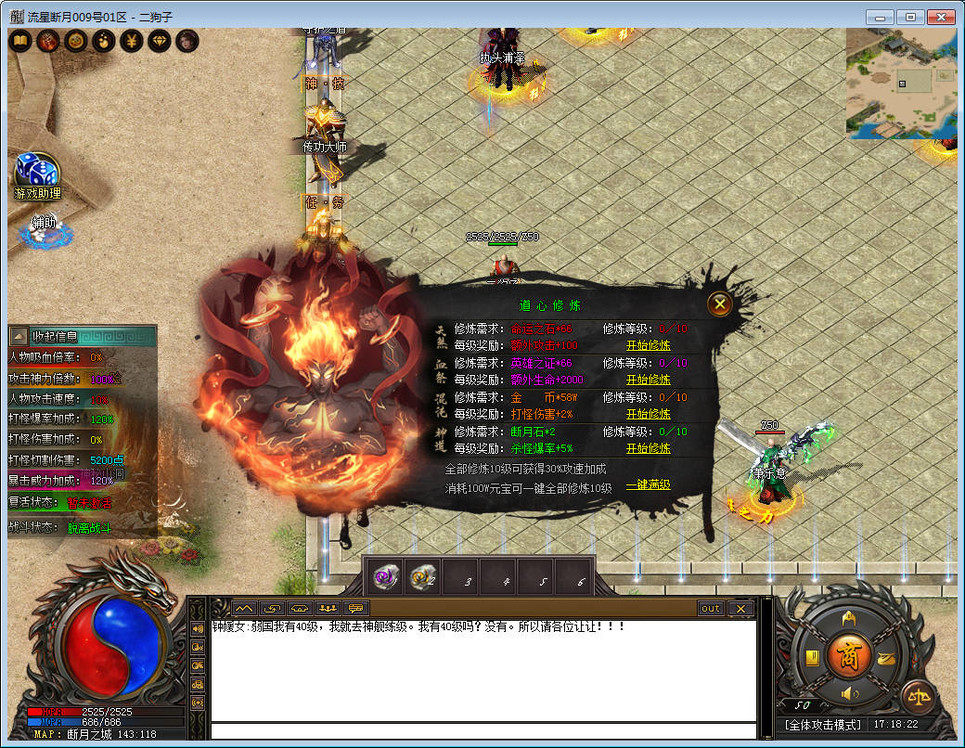Toggle the 全体攻击模式 attack mode
965x748 pixels.
[x=822, y=724]
